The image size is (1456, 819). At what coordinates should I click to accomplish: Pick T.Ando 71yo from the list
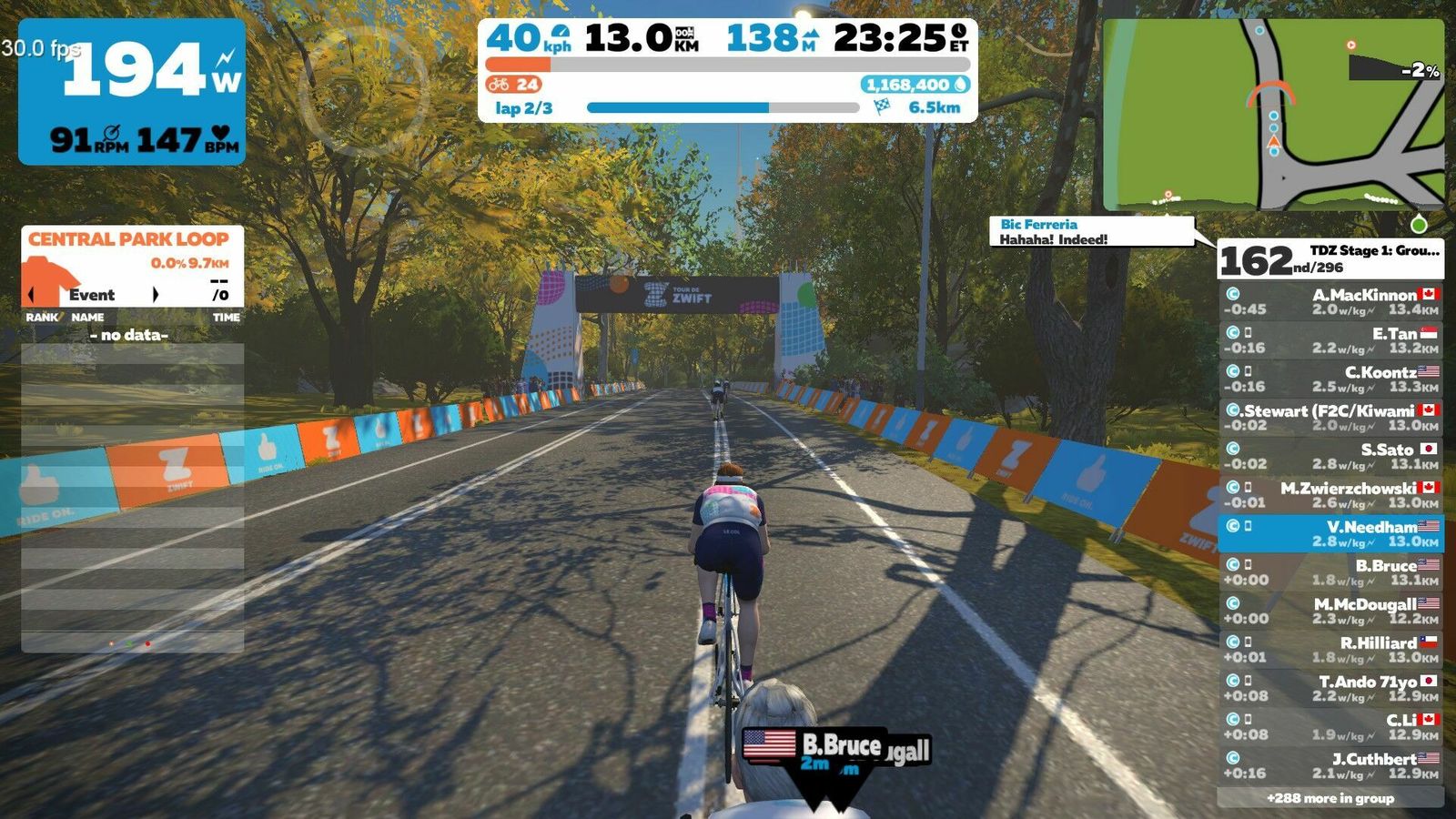point(1330,688)
